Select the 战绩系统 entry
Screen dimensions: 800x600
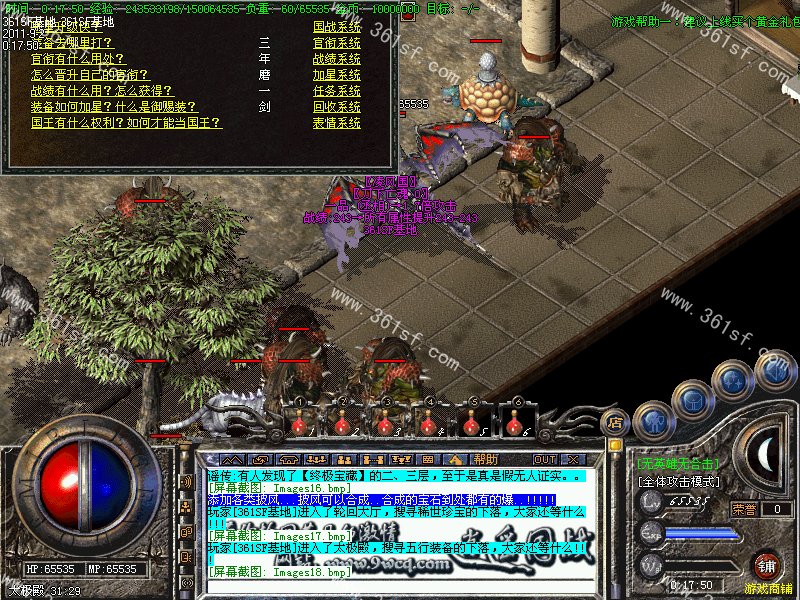336,59
